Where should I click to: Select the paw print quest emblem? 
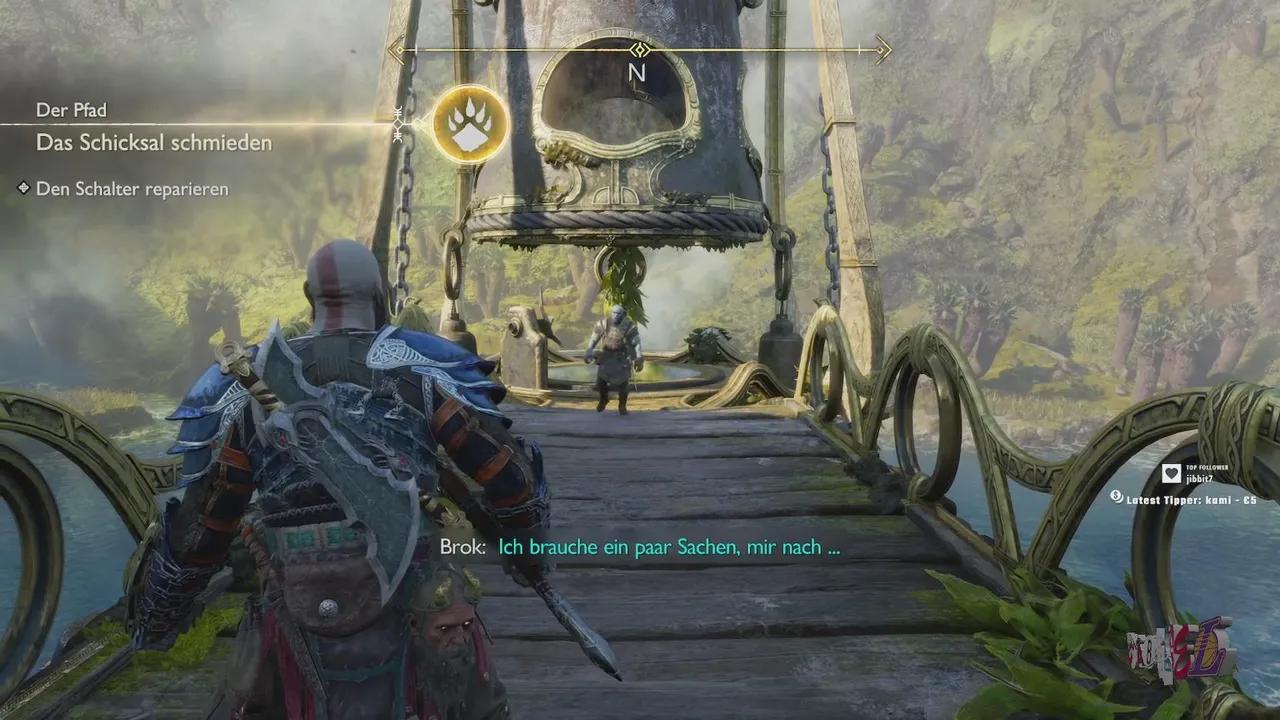[470, 125]
